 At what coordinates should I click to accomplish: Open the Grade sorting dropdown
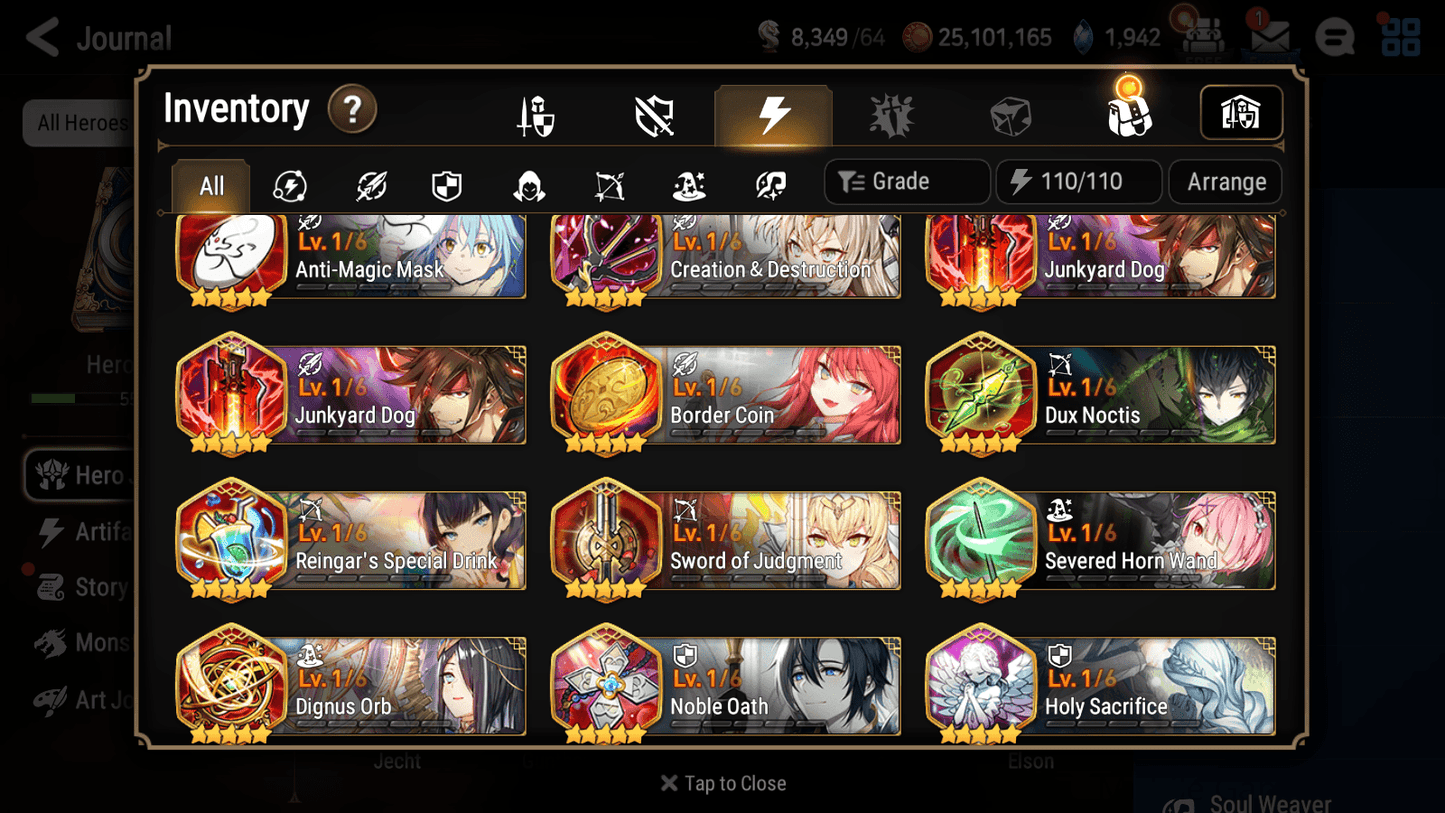tap(906, 181)
